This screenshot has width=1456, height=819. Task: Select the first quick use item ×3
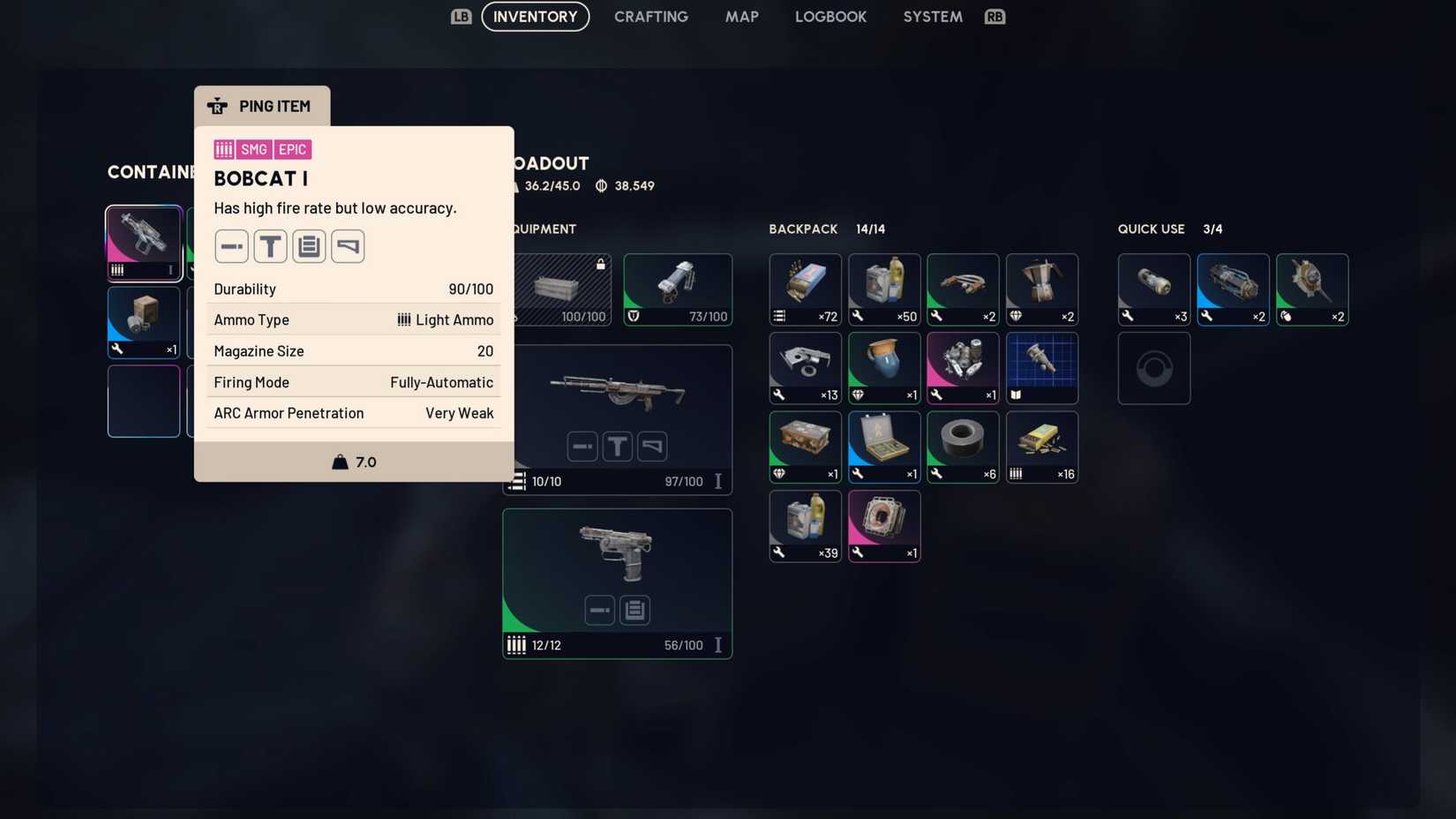click(x=1154, y=289)
